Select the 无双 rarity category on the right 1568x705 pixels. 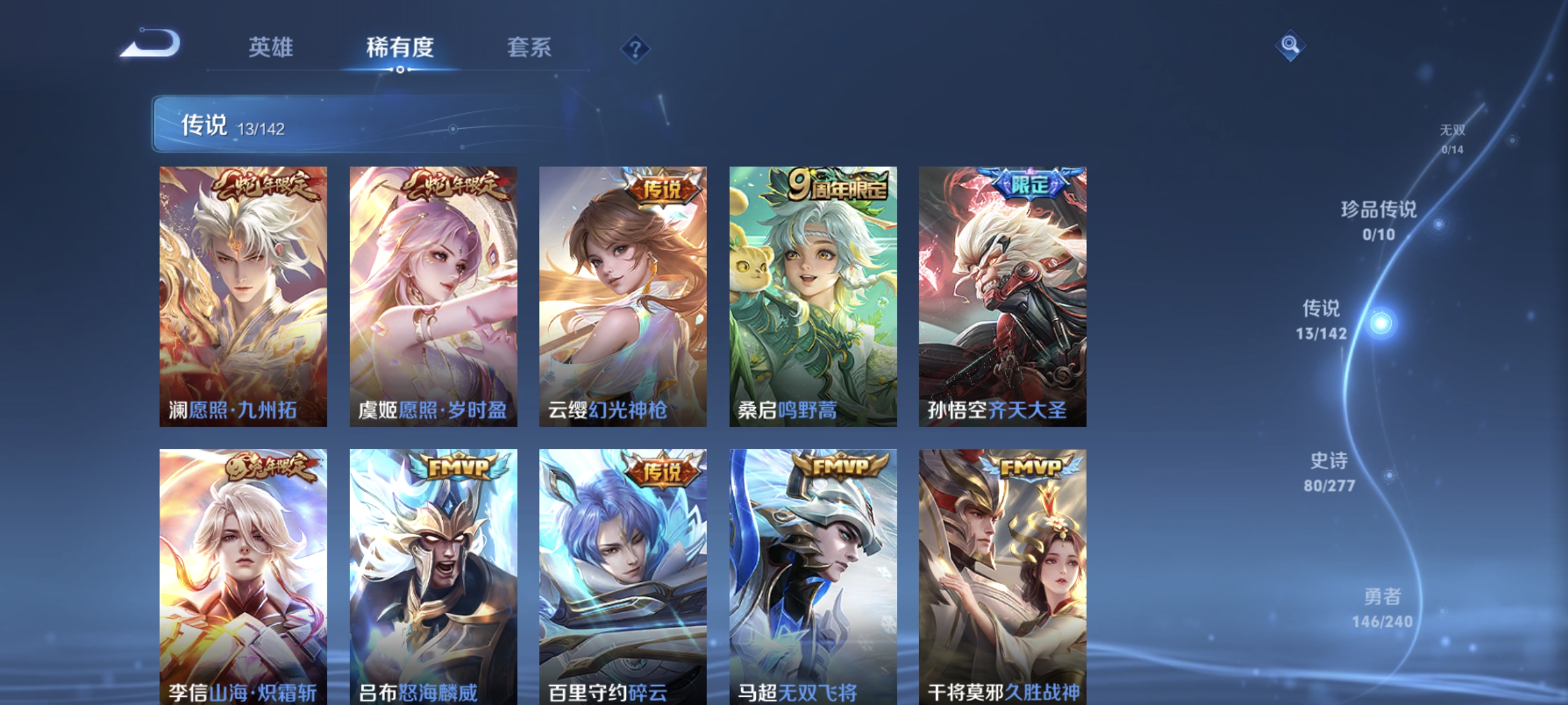pos(1454,139)
